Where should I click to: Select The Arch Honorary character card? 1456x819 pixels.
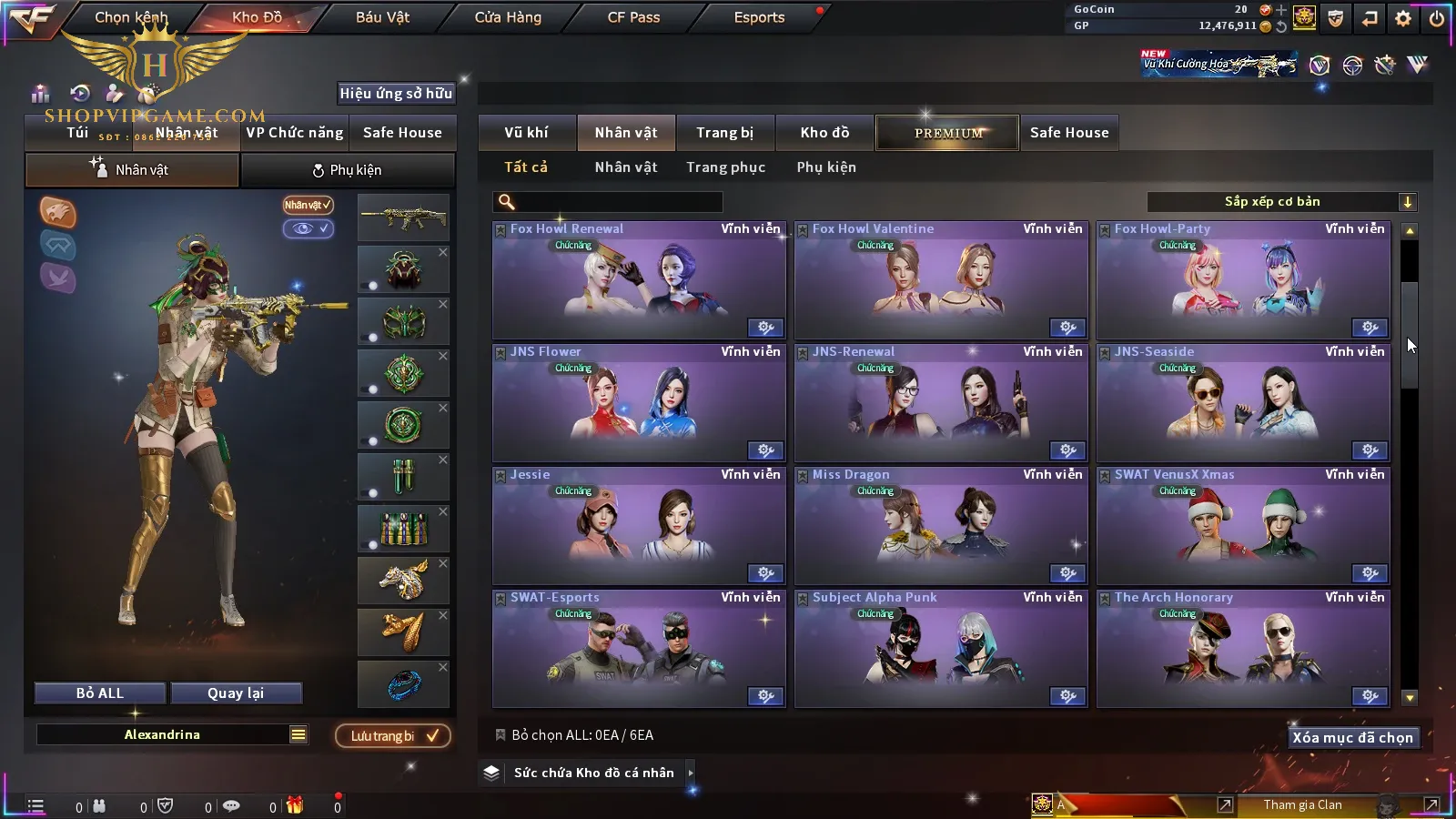coord(1243,649)
